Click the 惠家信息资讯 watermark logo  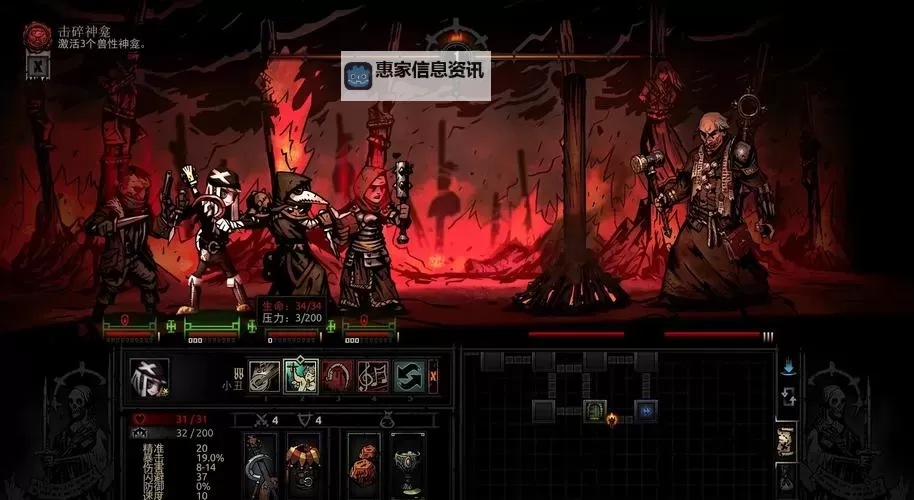tap(416, 75)
